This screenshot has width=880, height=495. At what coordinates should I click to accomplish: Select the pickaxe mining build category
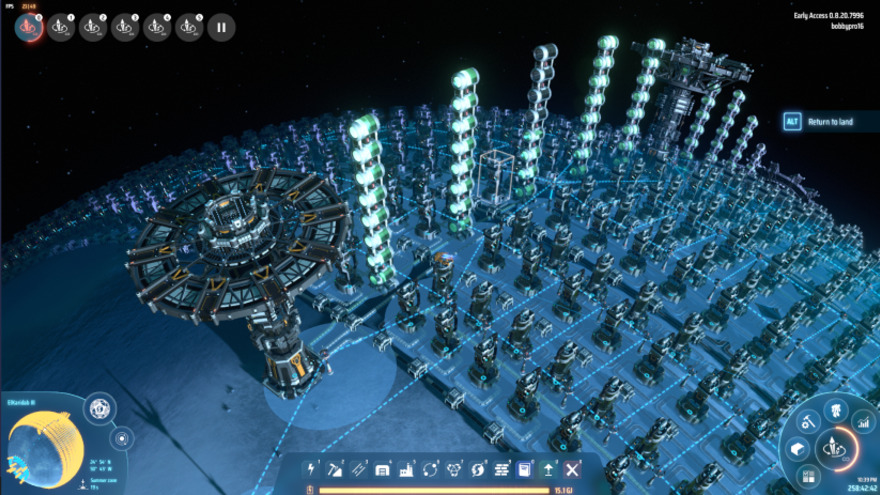click(x=335, y=469)
